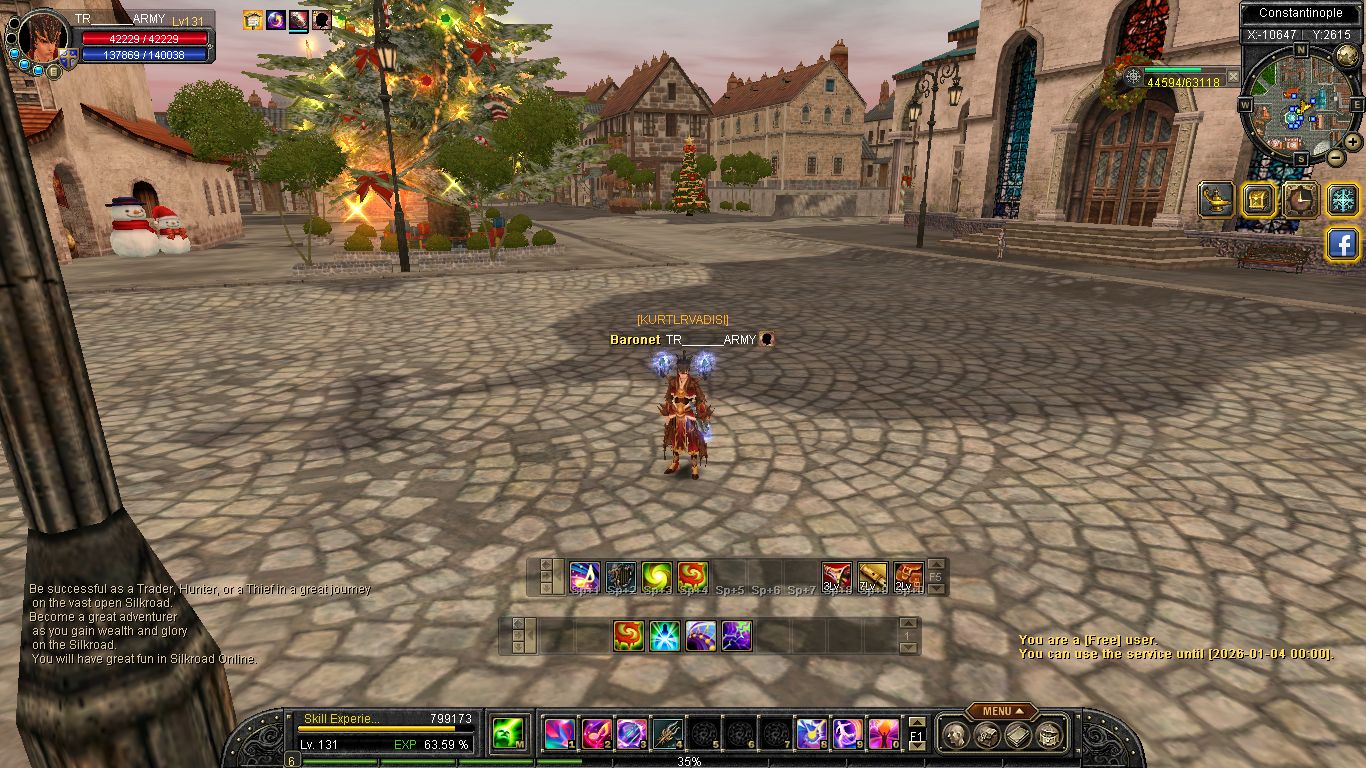Screen dimensions: 1366x768
Task: Open the treasure chest reward icon
Action: coord(1259,200)
